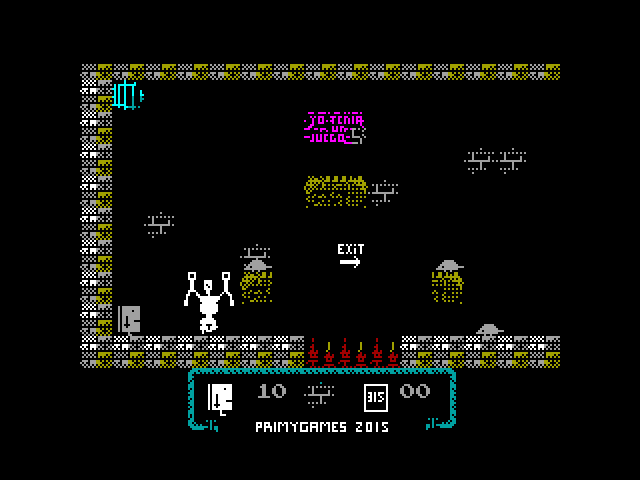Click the boxed card icon beside 00
Image resolution: width=640 pixels, height=480 pixels.
[x=375, y=396]
